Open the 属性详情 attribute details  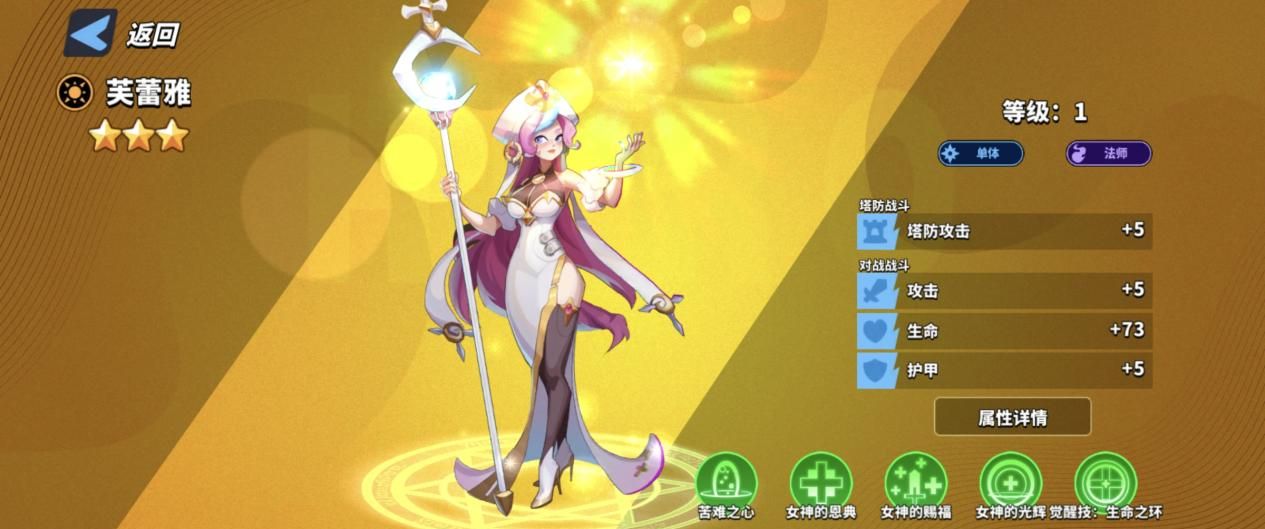click(x=1012, y=416)
